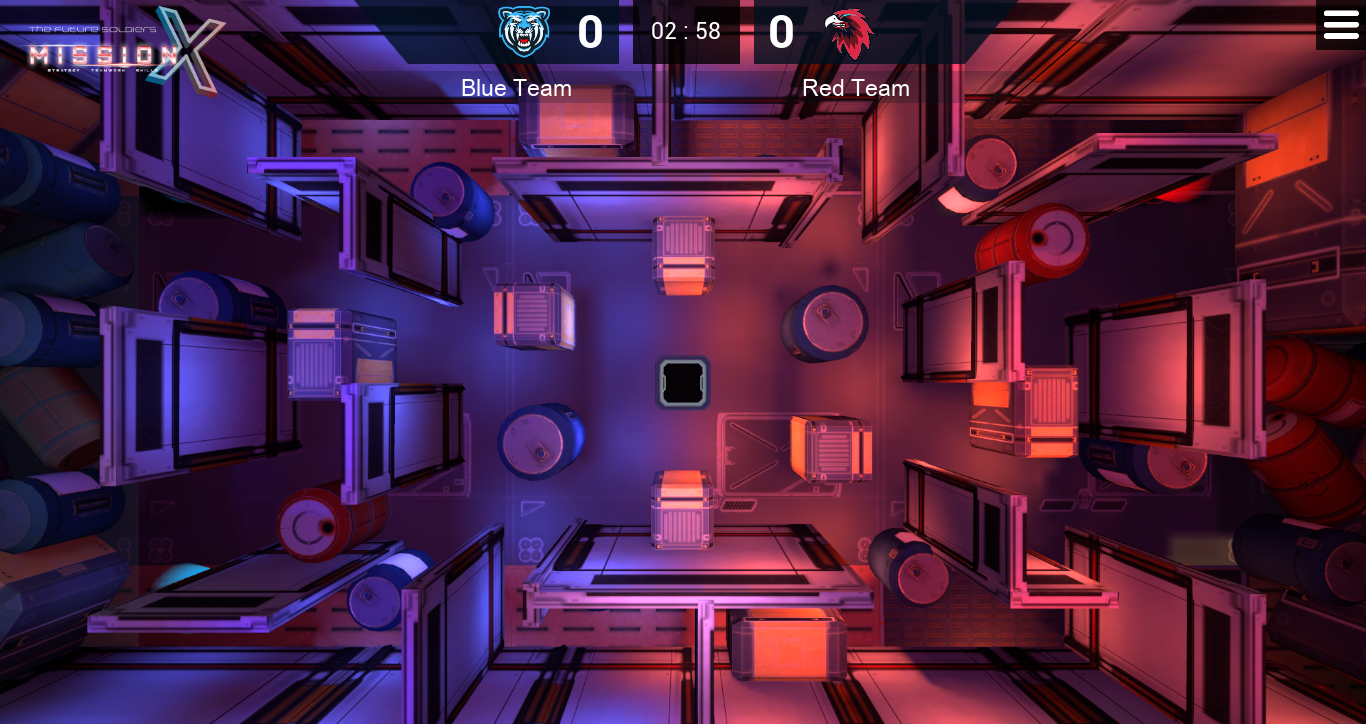Open the hamburger menu

(x=1340, y=25)
